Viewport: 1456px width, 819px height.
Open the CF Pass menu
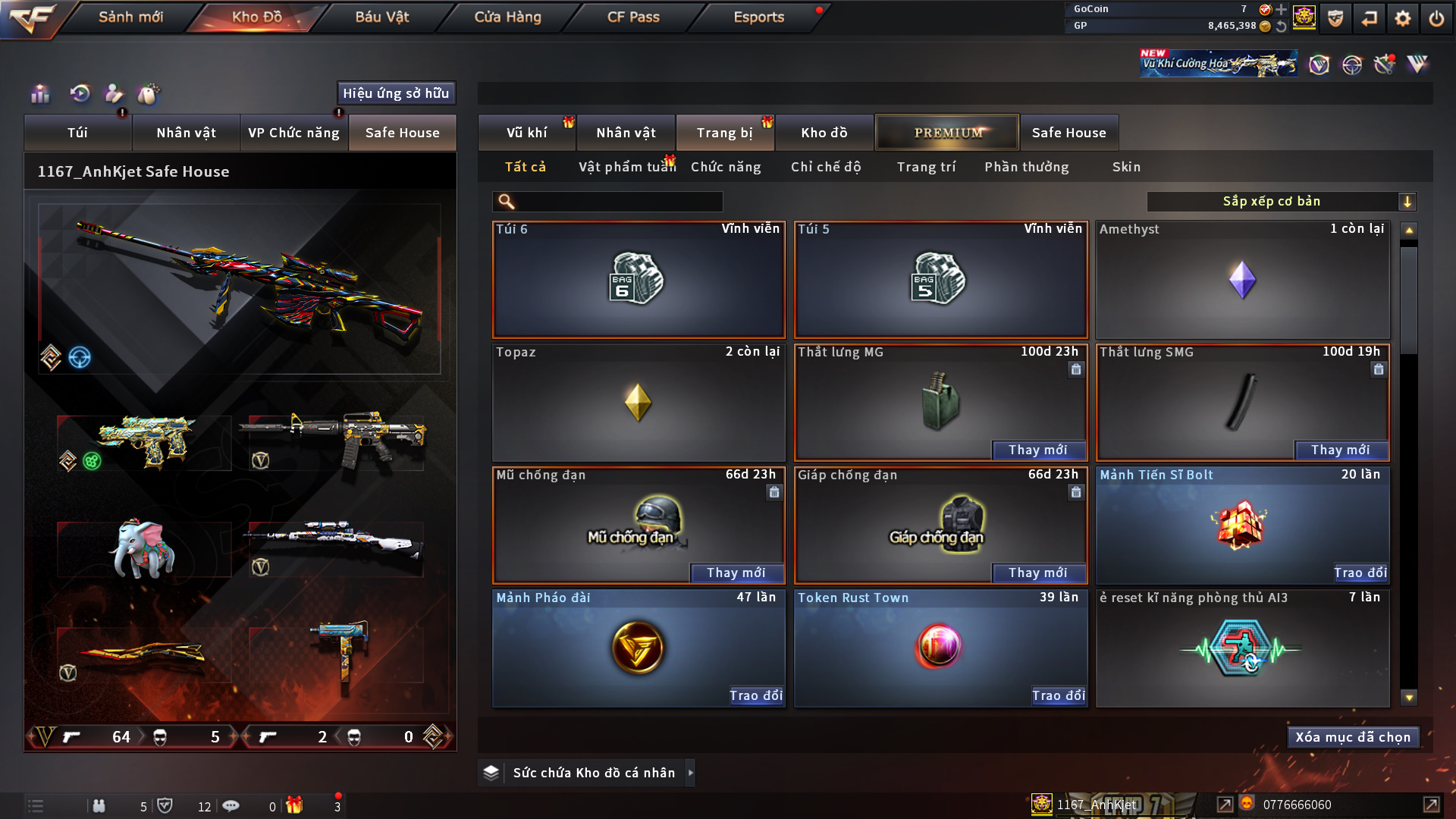point(633,17)
